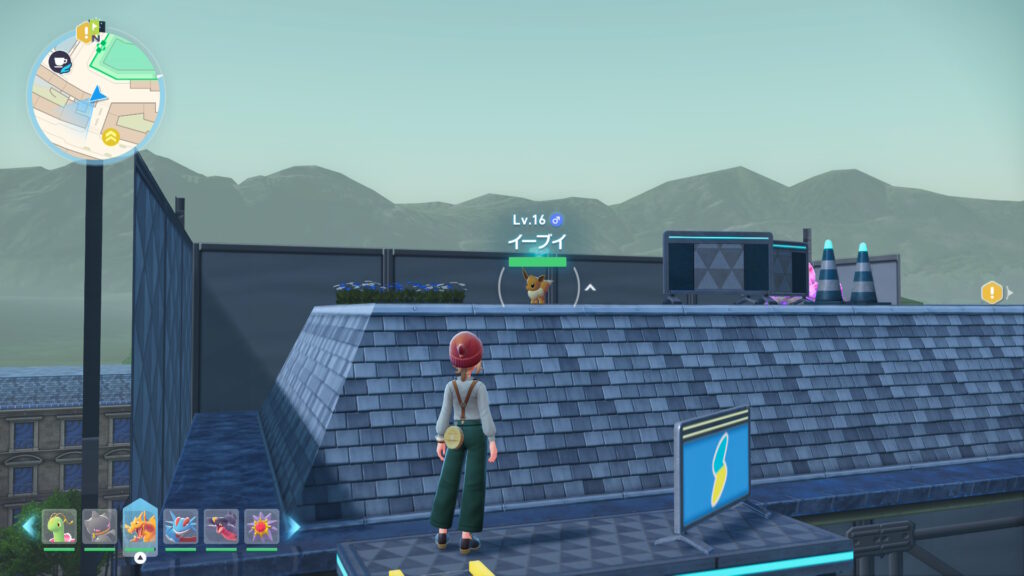Click the left arrow beside the party bar
1024x576 pixels.
tap(28, 526)
